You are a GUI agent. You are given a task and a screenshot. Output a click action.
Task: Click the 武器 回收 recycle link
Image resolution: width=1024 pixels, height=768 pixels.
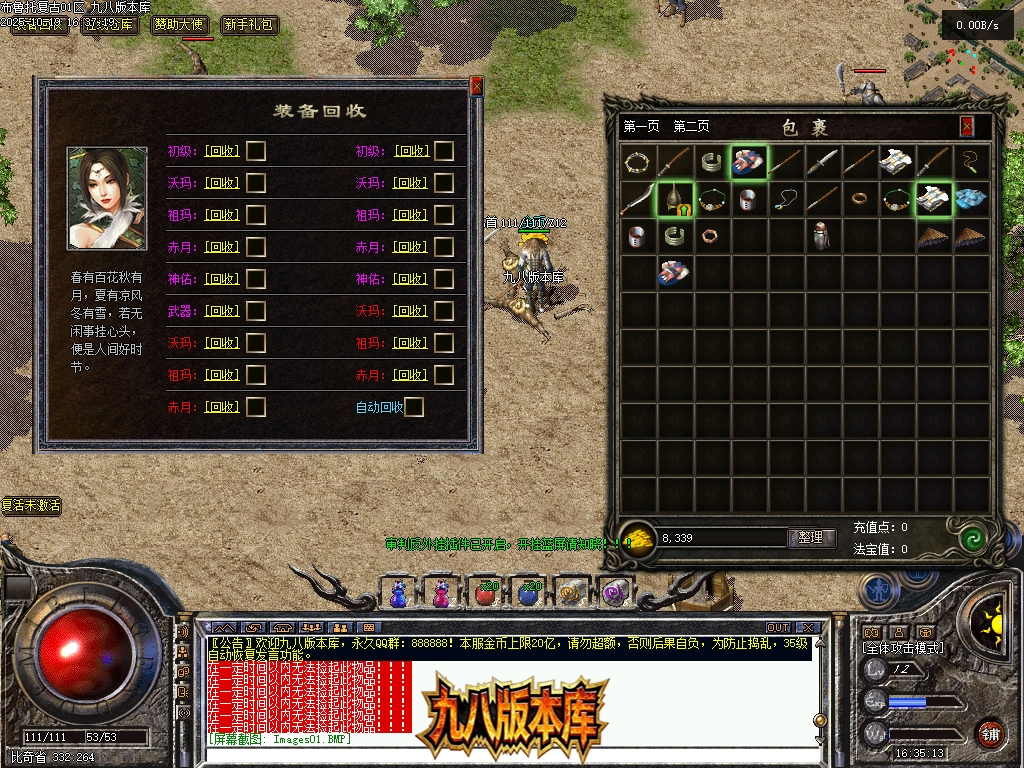point(221,311)
